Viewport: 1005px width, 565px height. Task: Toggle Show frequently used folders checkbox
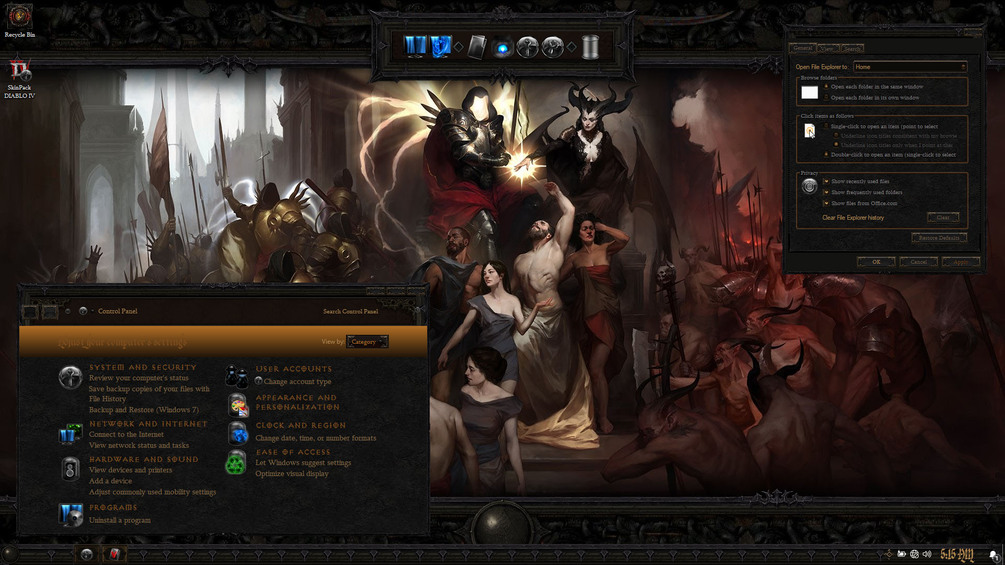pyautogui.click(x=827, y=192)
